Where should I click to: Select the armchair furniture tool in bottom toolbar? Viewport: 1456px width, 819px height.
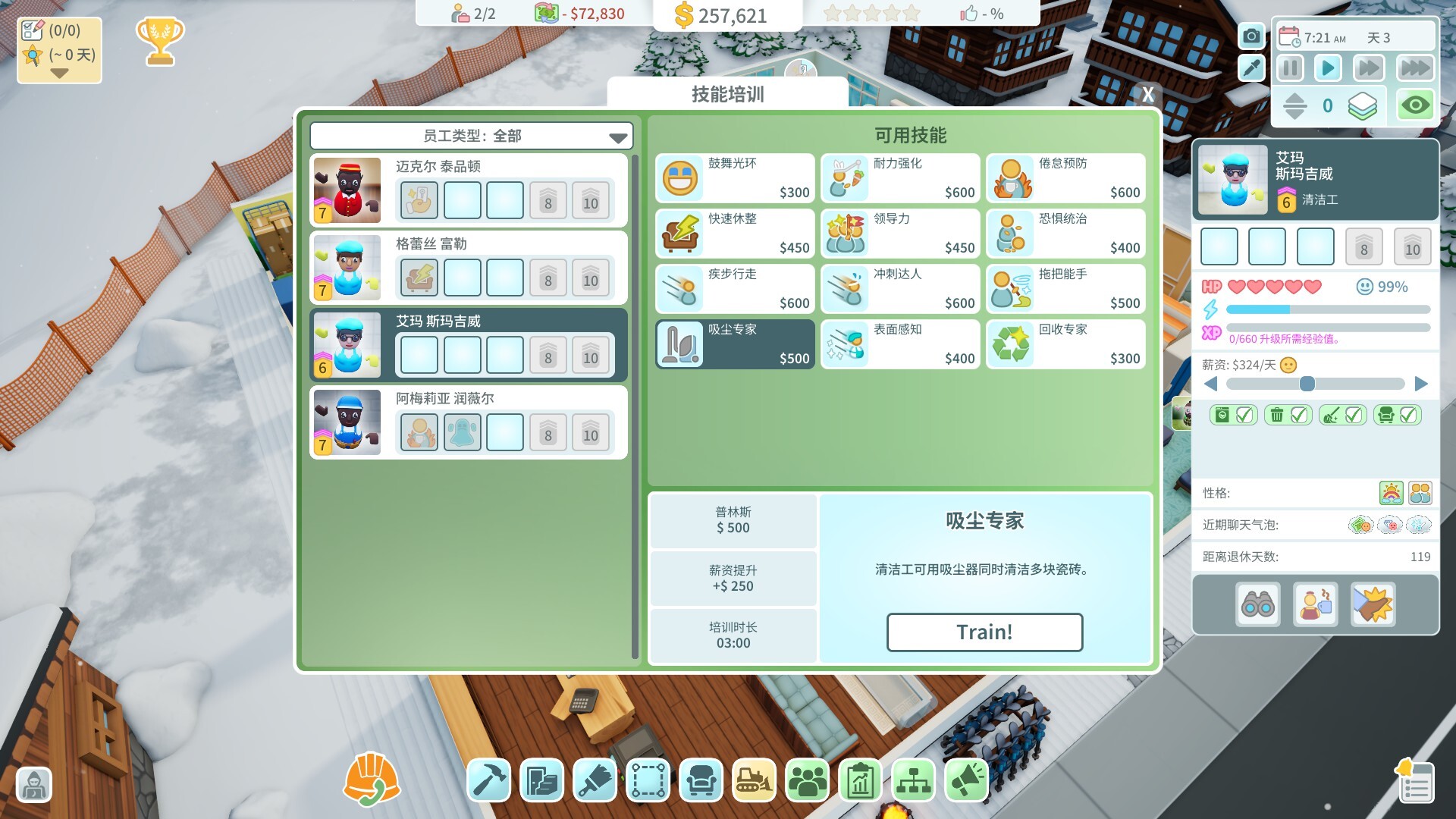[x=700, y=780]
